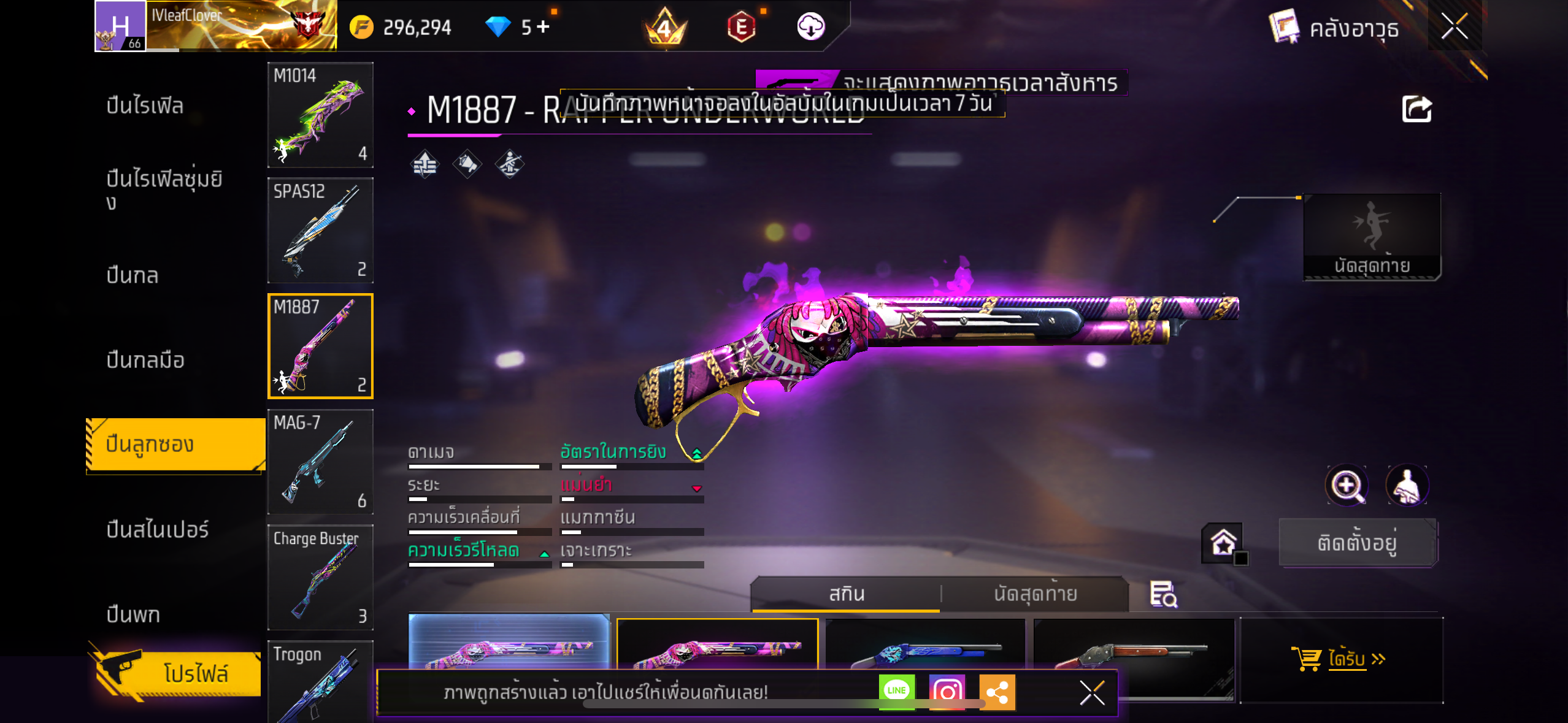Click the ติดตั้งอยู่ equipped button
Screen dimensions: 1568x723
[1357, 543]
